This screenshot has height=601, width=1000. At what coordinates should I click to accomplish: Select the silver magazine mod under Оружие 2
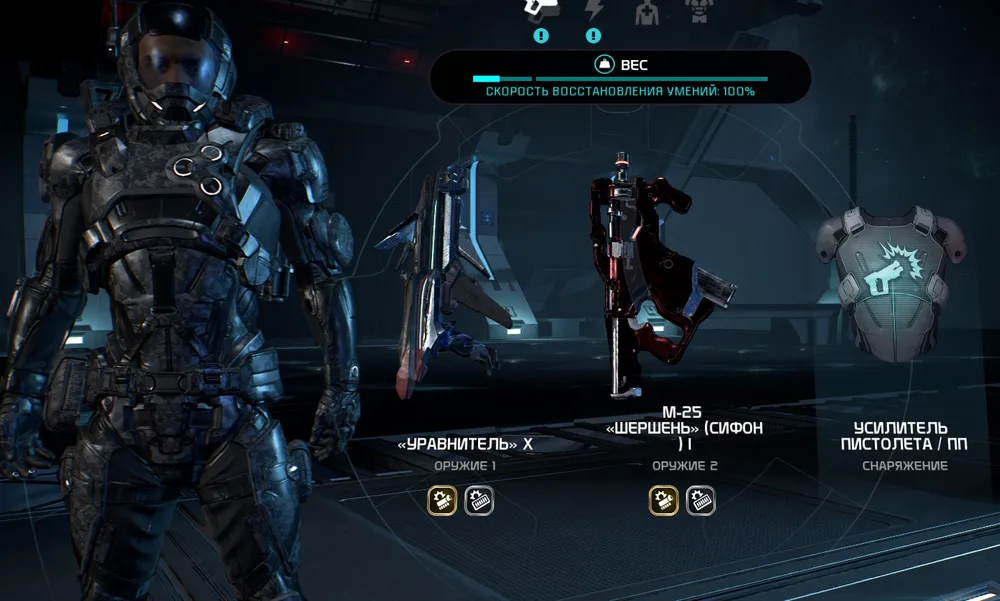point(700,500)
